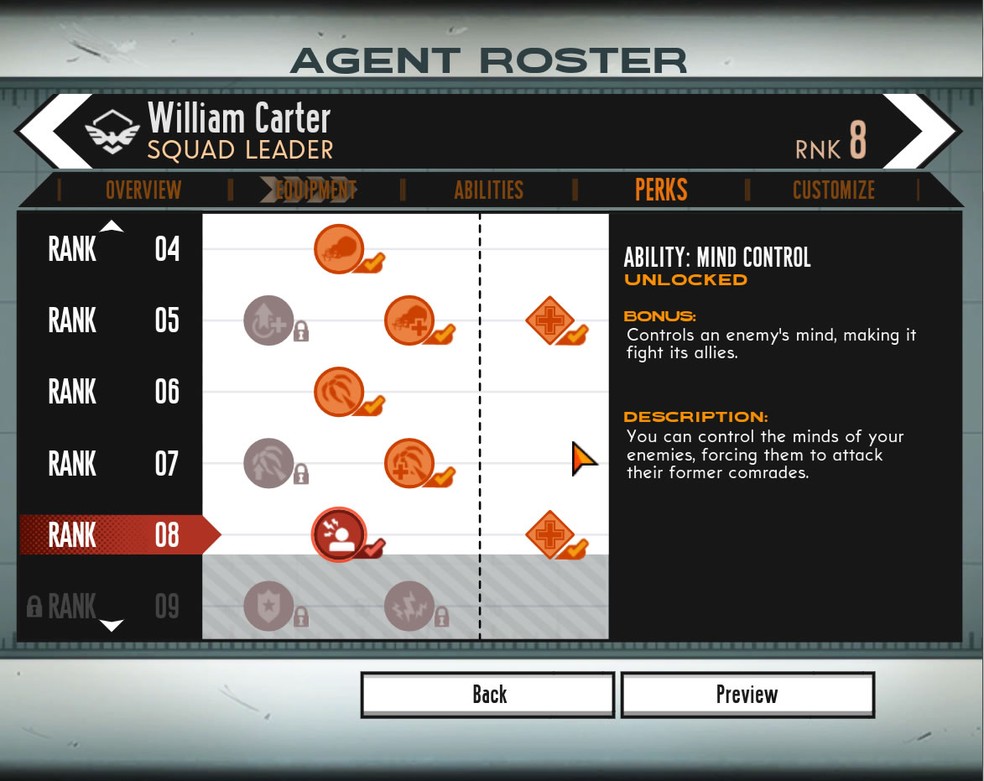
Task: Select the Perks tab
Action: pos(661,190)
